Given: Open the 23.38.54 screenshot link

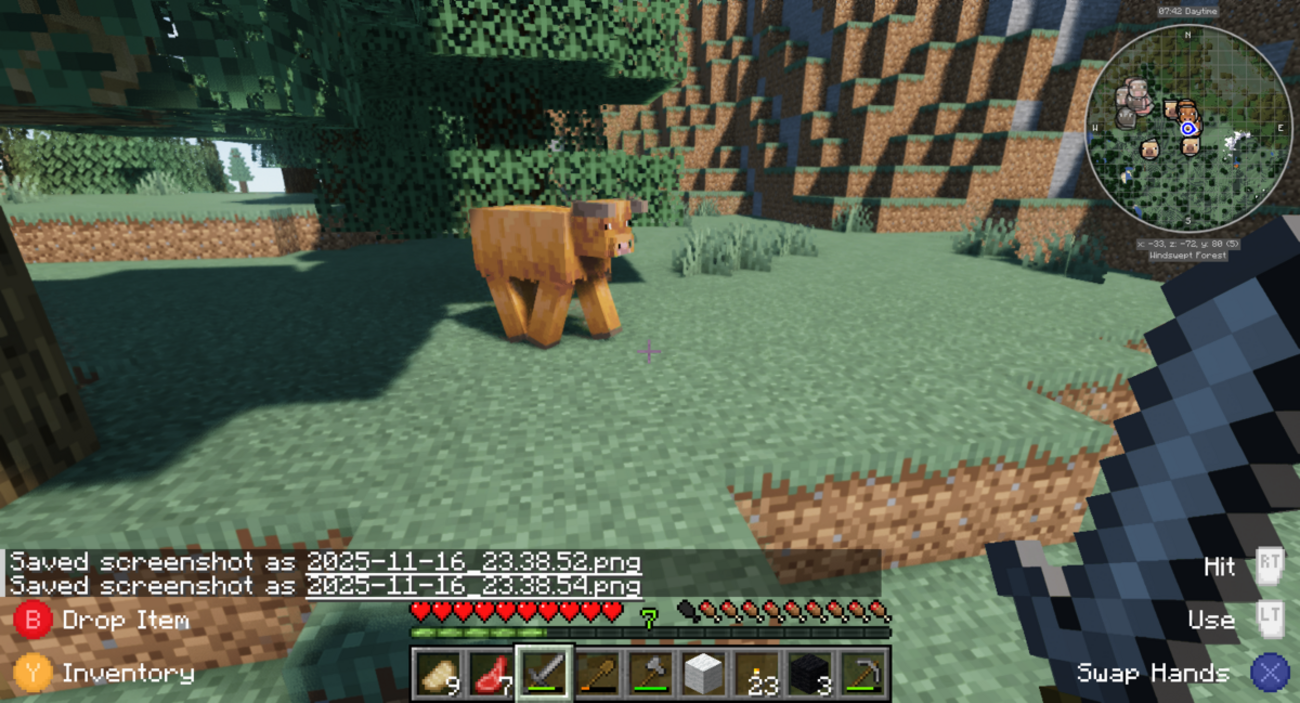Looking at the screenshot, I should [473, 585].
